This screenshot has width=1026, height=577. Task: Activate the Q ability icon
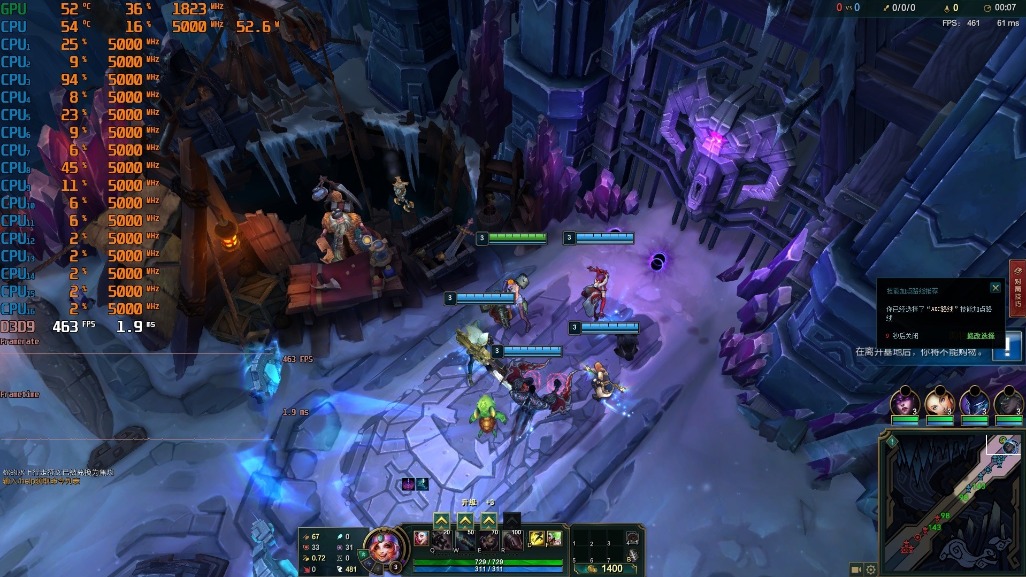click(x=443, y=541)
